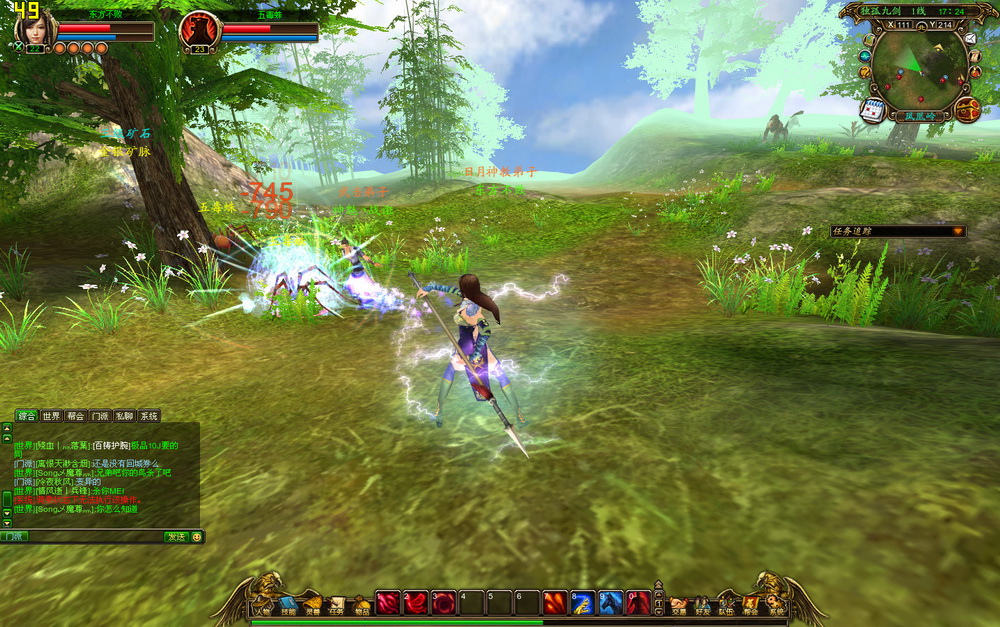Click the 发送 send button
Image resolution: width=1000 pixels, height=627 pixels.
pos(176,537)
